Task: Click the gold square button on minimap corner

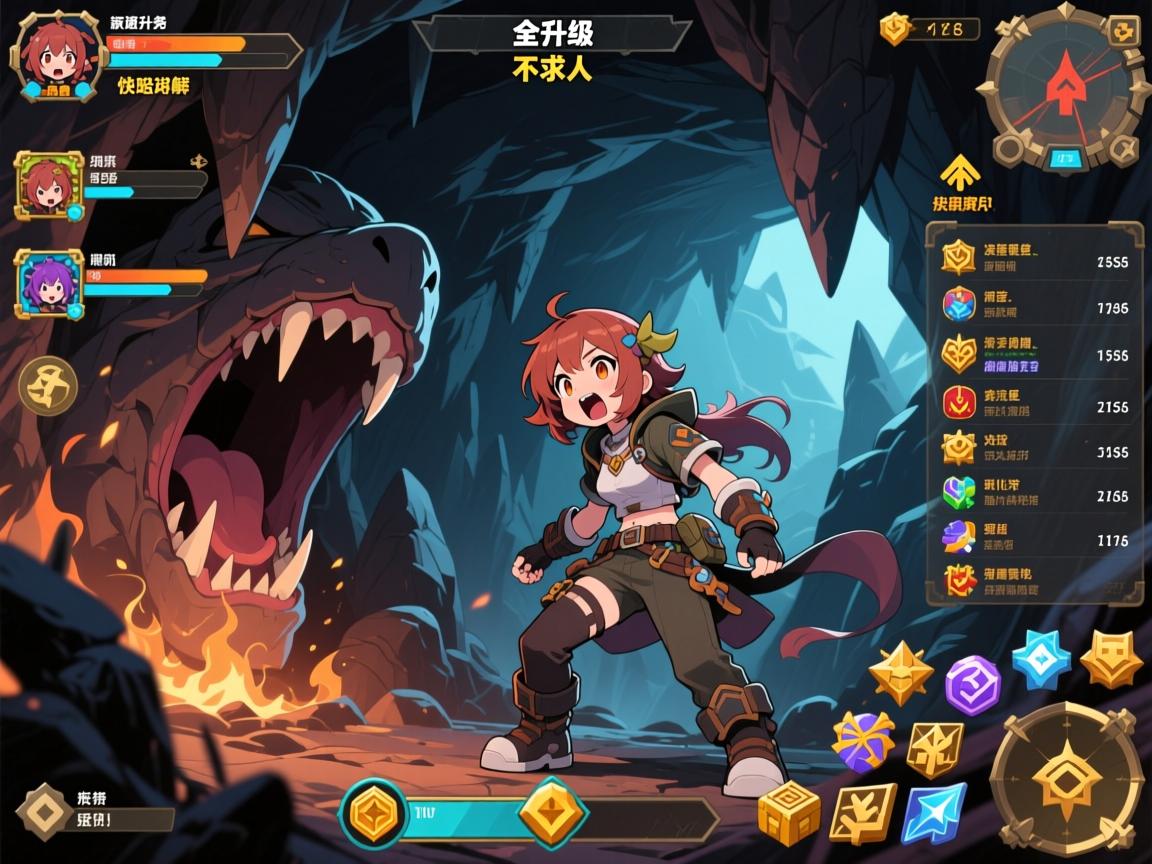Action: [x=1124, y=31]
